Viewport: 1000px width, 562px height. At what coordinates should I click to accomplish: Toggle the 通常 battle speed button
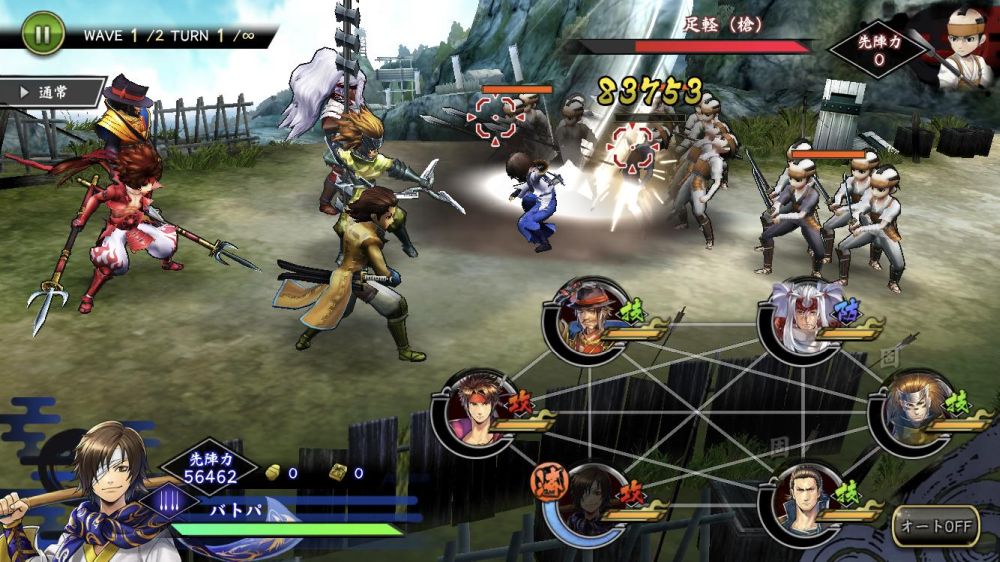pyautogui.click(x=55, y=92)
